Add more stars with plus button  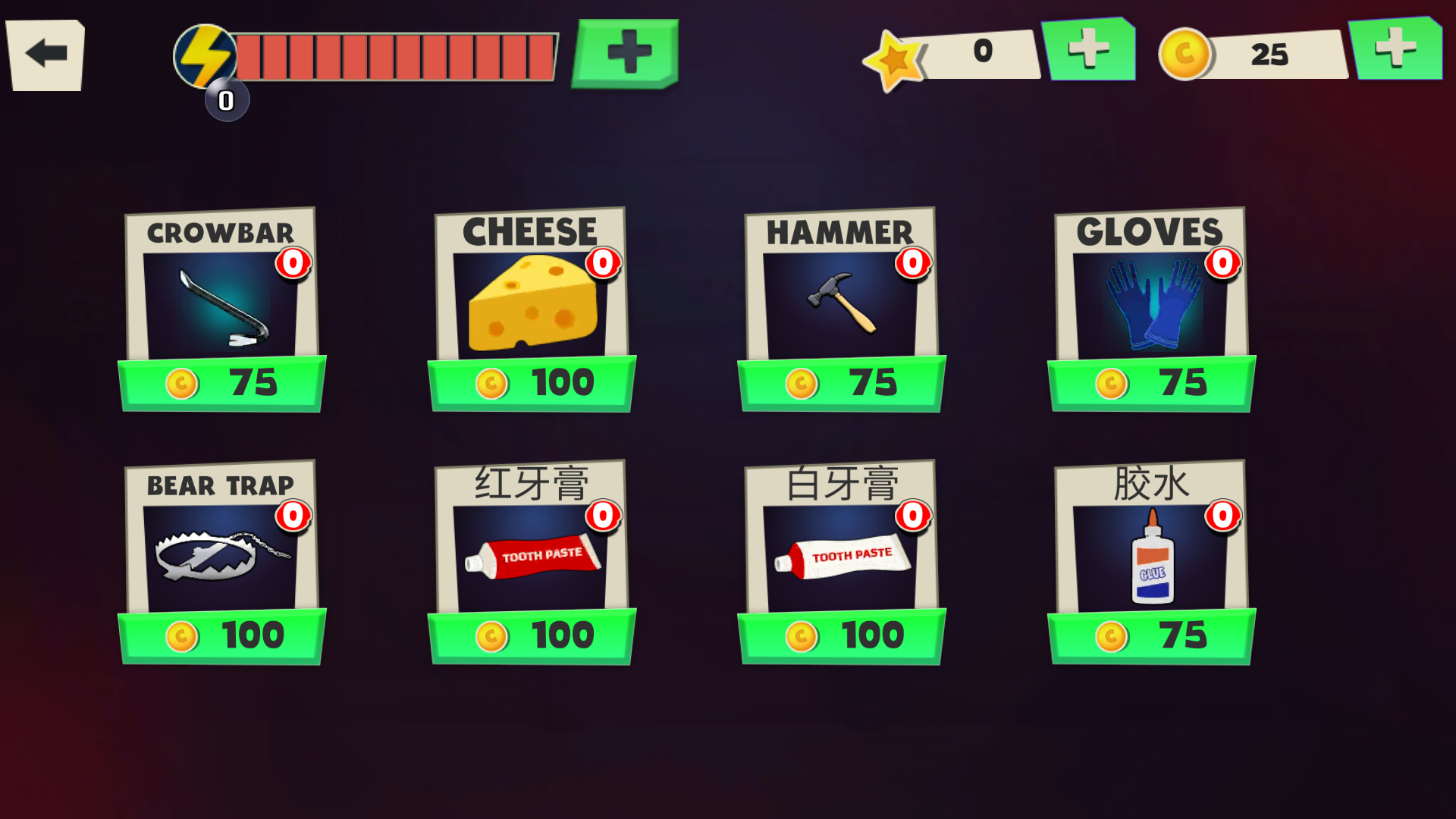(1089, 50)
